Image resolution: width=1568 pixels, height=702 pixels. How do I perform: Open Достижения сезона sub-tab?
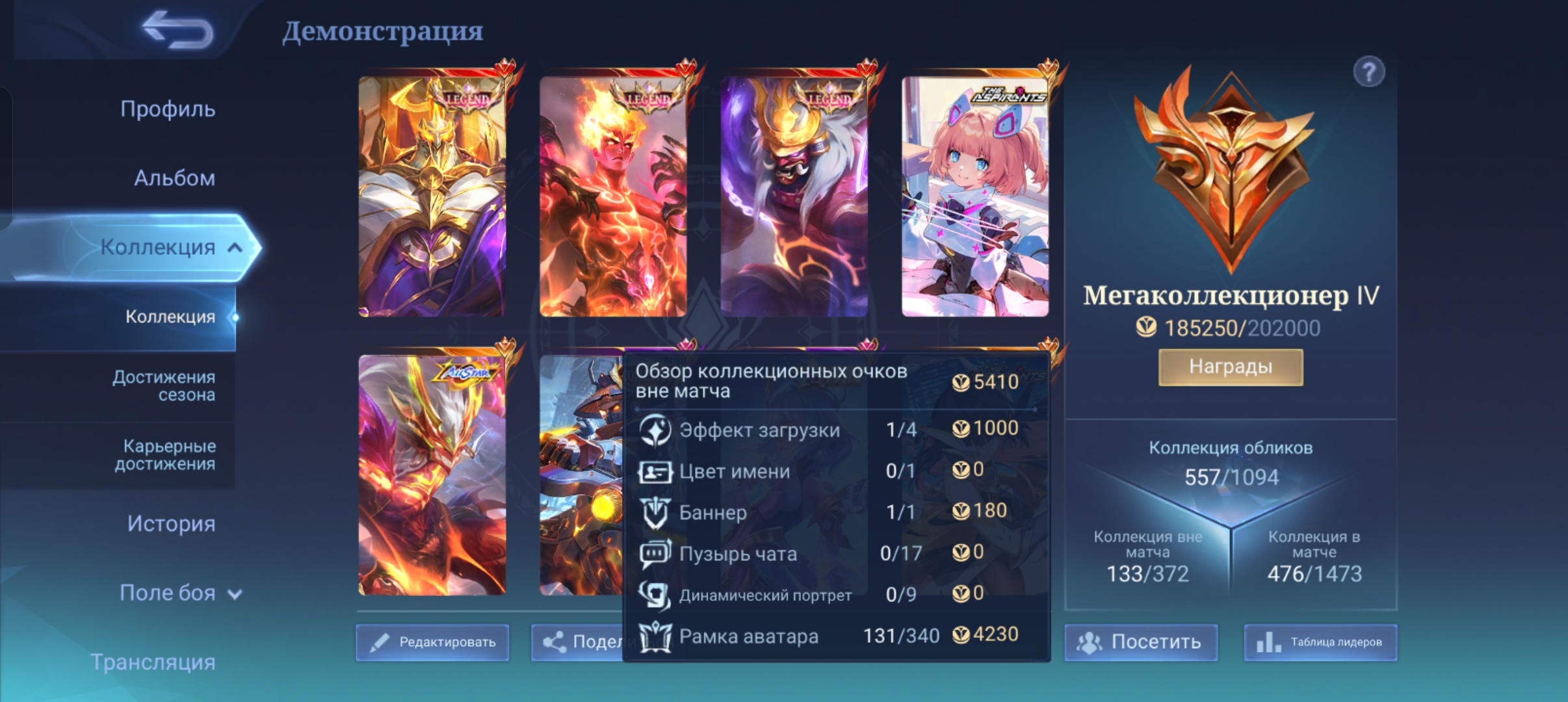[x=163, y=386]
